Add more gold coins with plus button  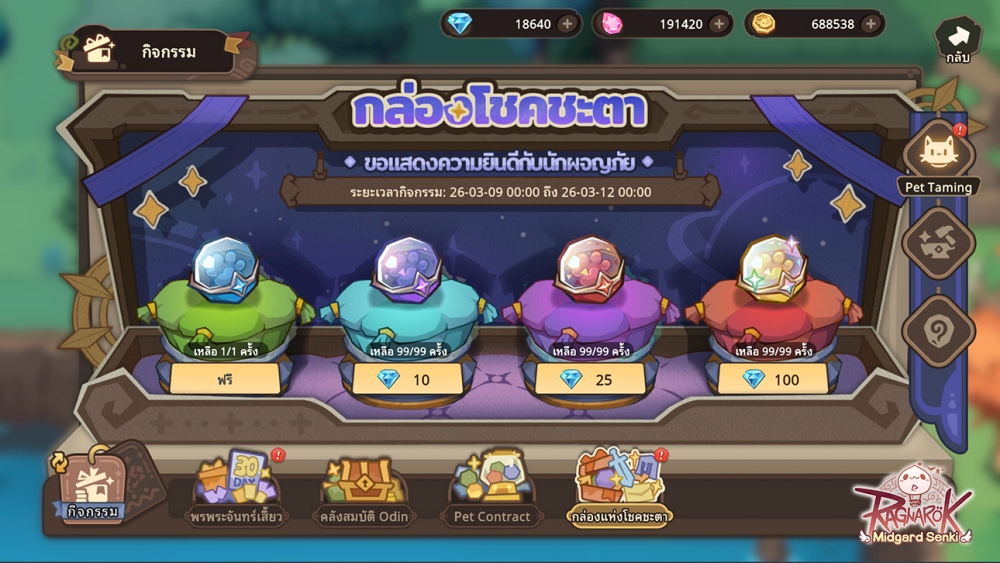(x=871, y=24)
